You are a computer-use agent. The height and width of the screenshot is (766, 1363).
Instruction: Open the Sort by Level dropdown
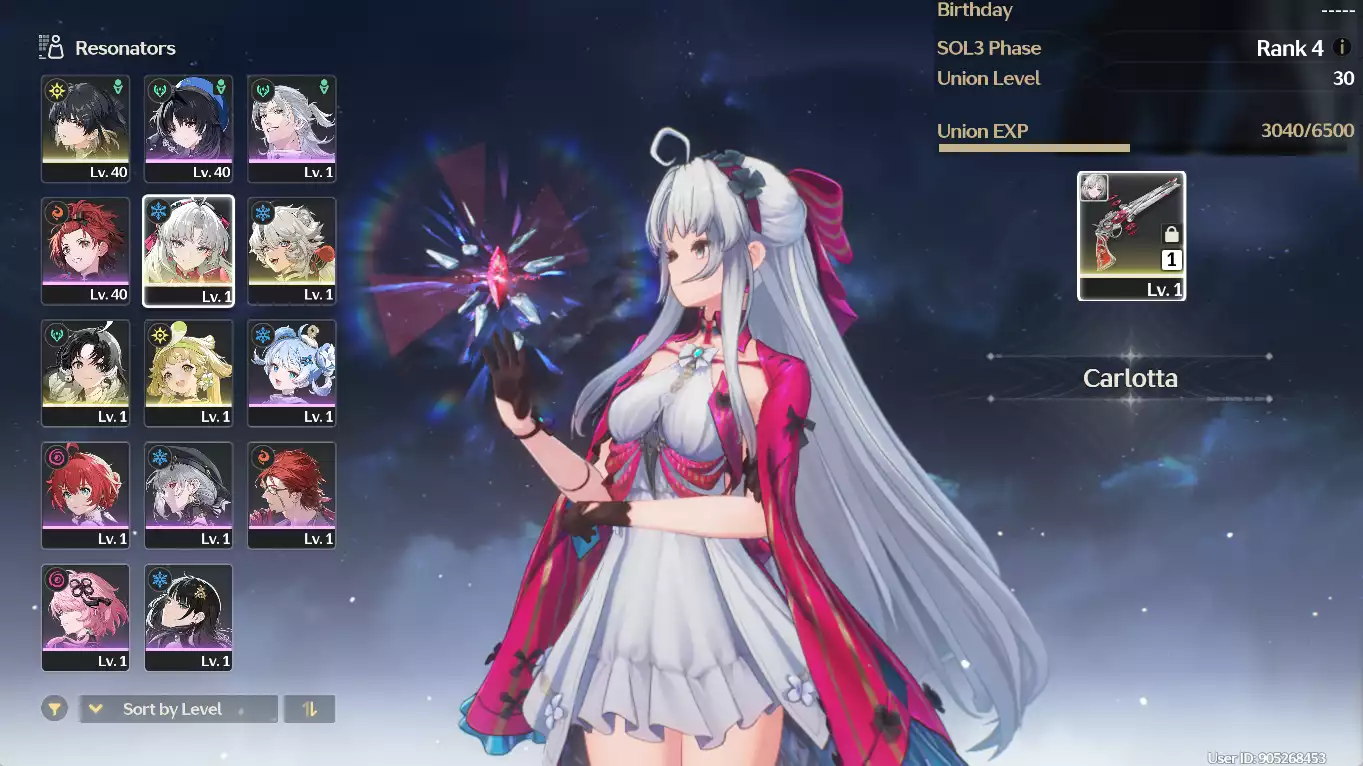coord(178,709)
